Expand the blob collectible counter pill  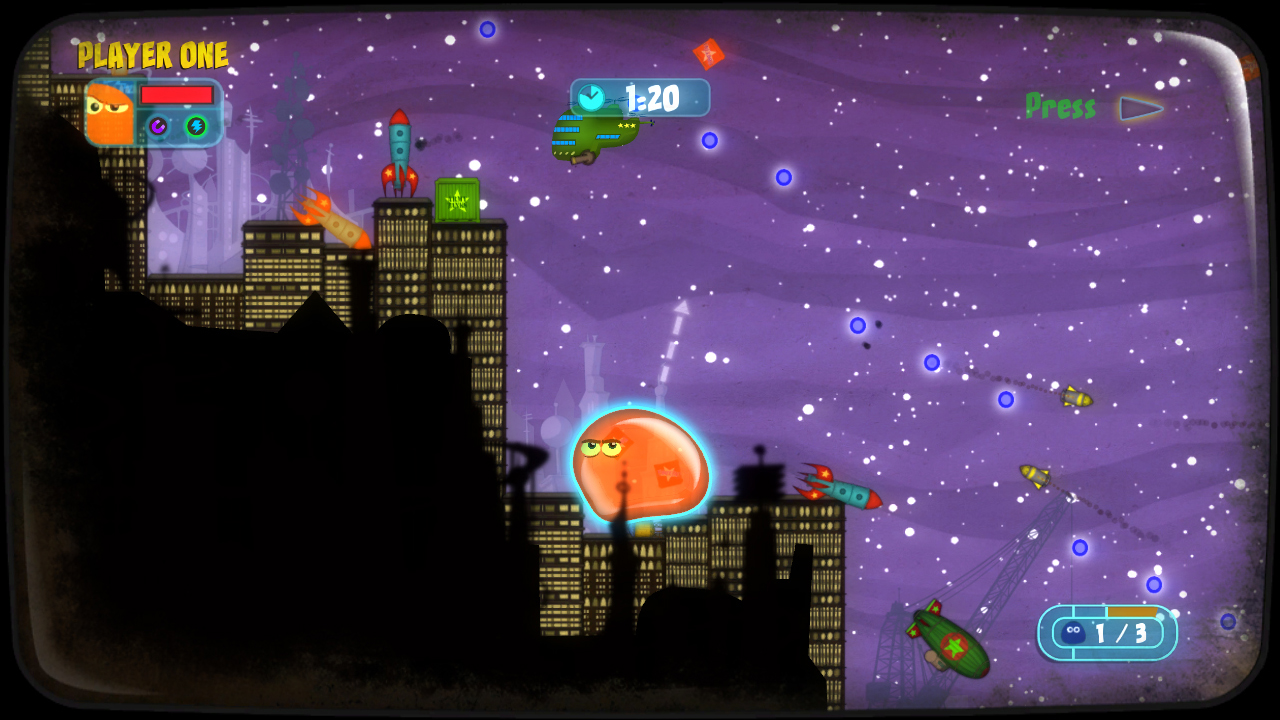(x=1110, y=633)
